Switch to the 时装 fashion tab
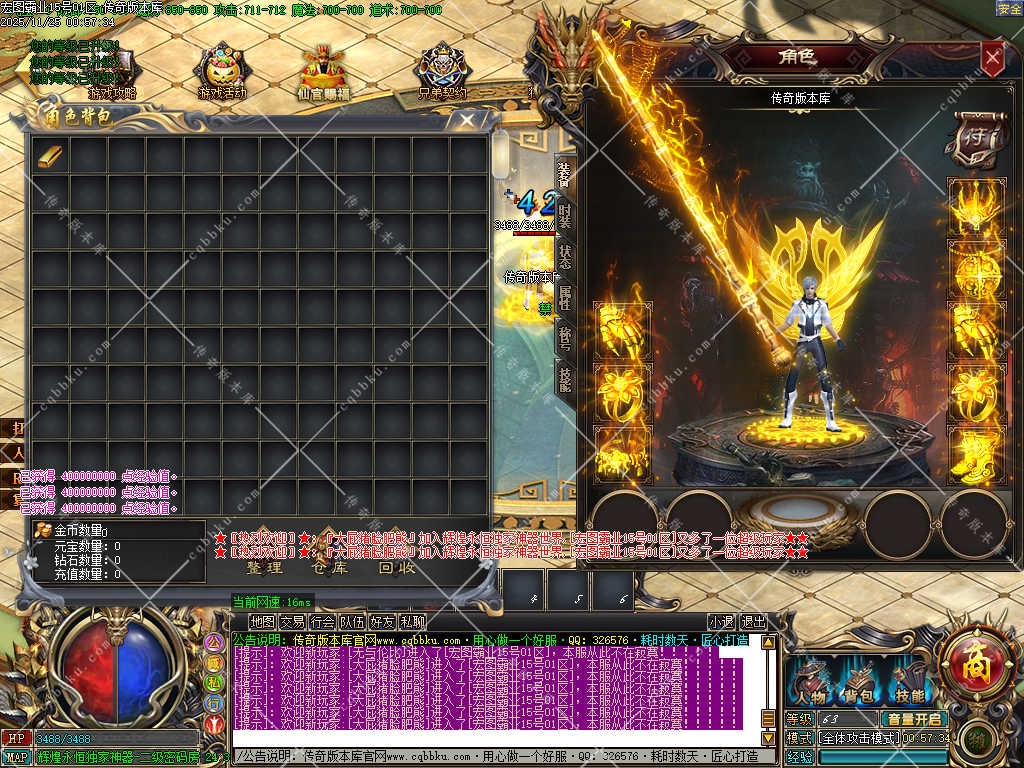 [x=565, y=213]
